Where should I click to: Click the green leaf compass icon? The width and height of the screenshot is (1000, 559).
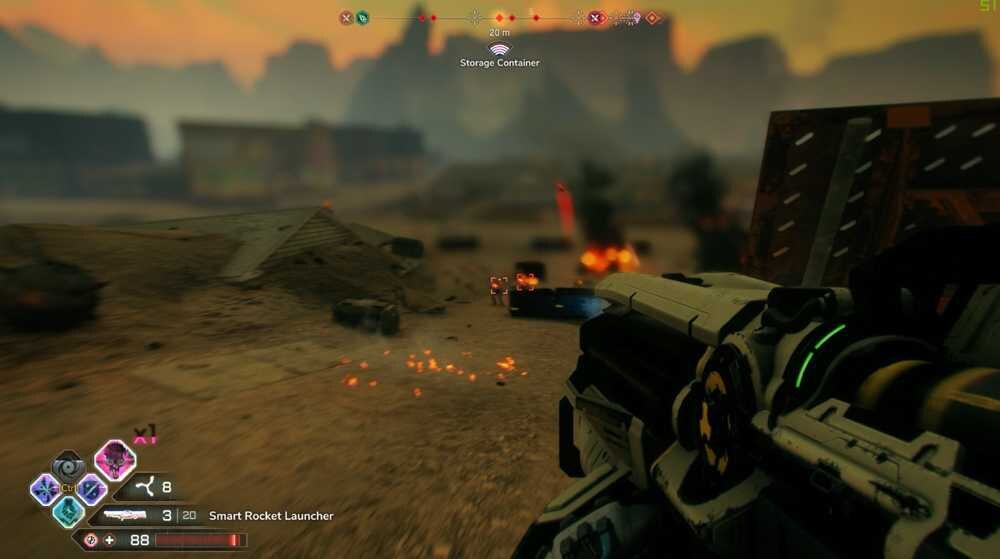point(362,17)
